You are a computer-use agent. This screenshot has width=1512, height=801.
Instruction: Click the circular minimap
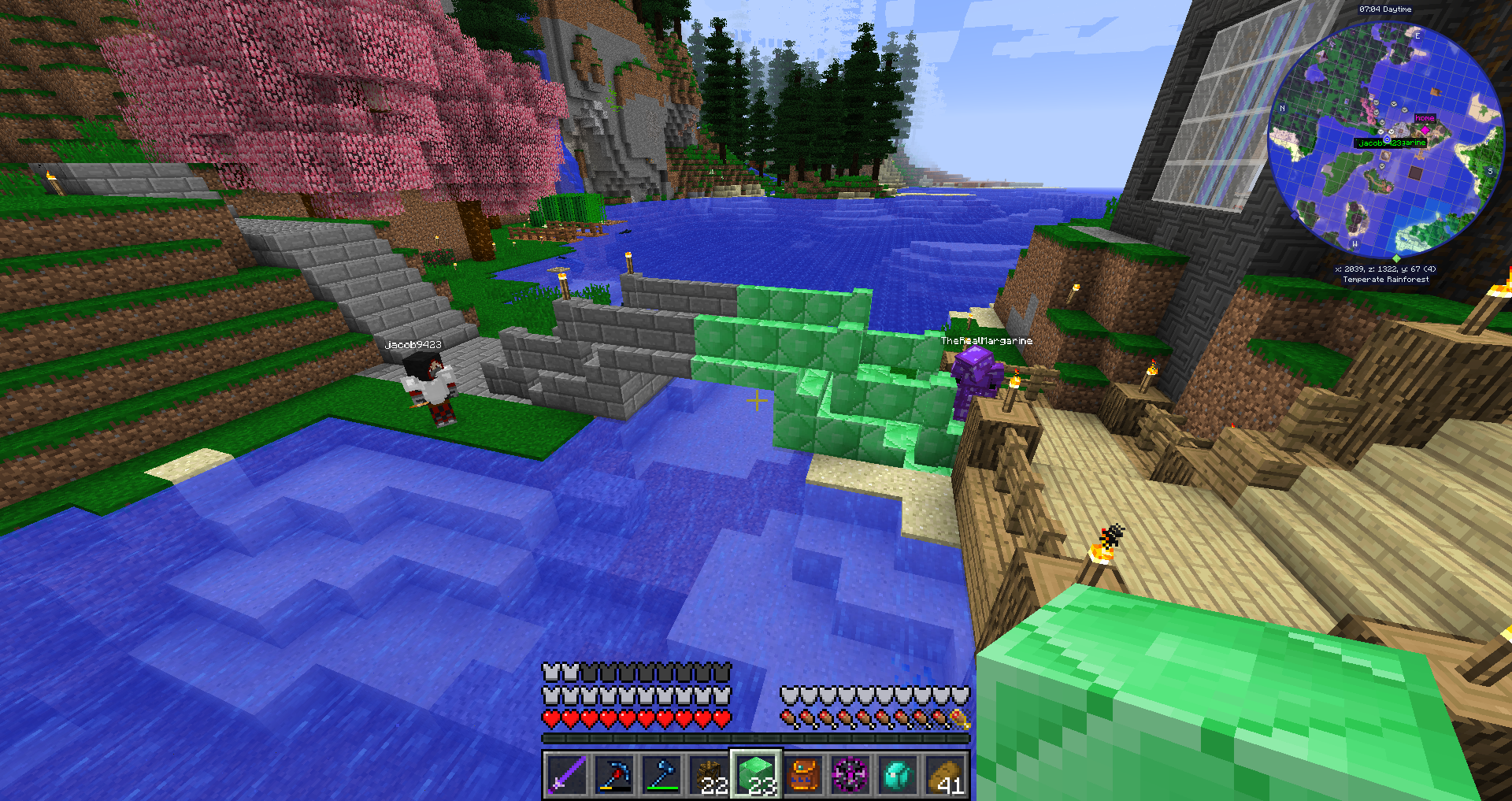pyautogui.click(x=1385, y=139)
